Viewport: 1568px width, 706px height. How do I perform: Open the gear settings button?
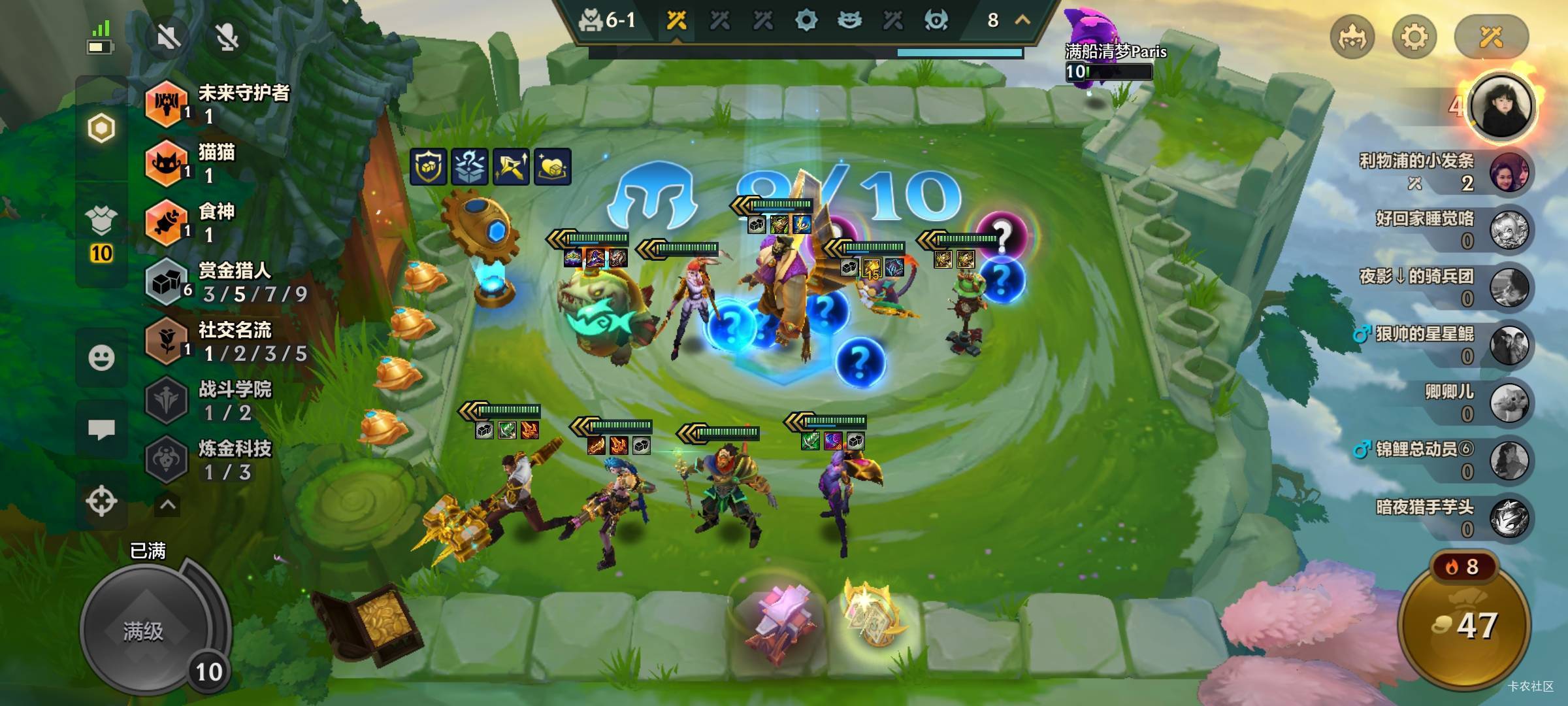click(x=1414, y=37)
